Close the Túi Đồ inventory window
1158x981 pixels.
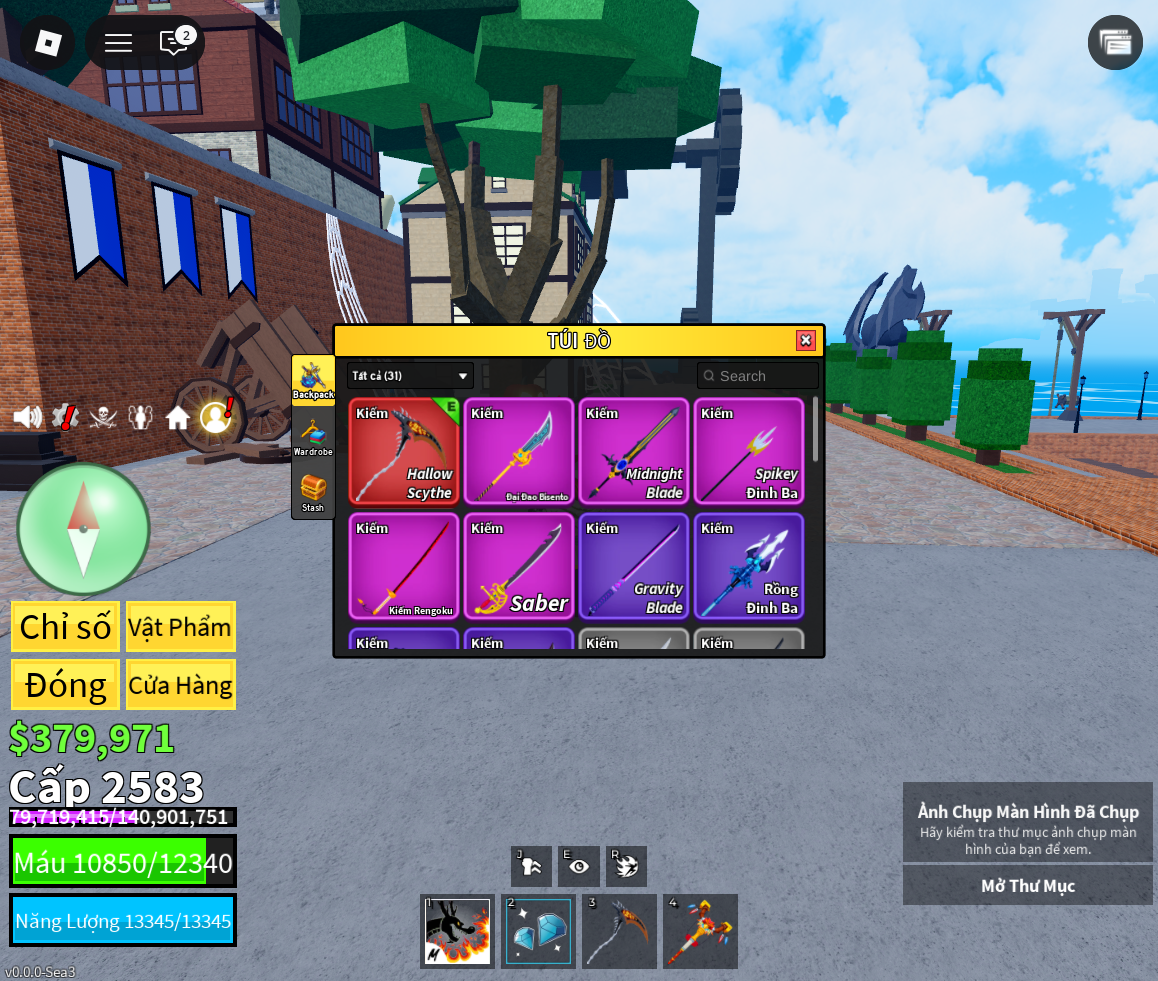[805, 341]
